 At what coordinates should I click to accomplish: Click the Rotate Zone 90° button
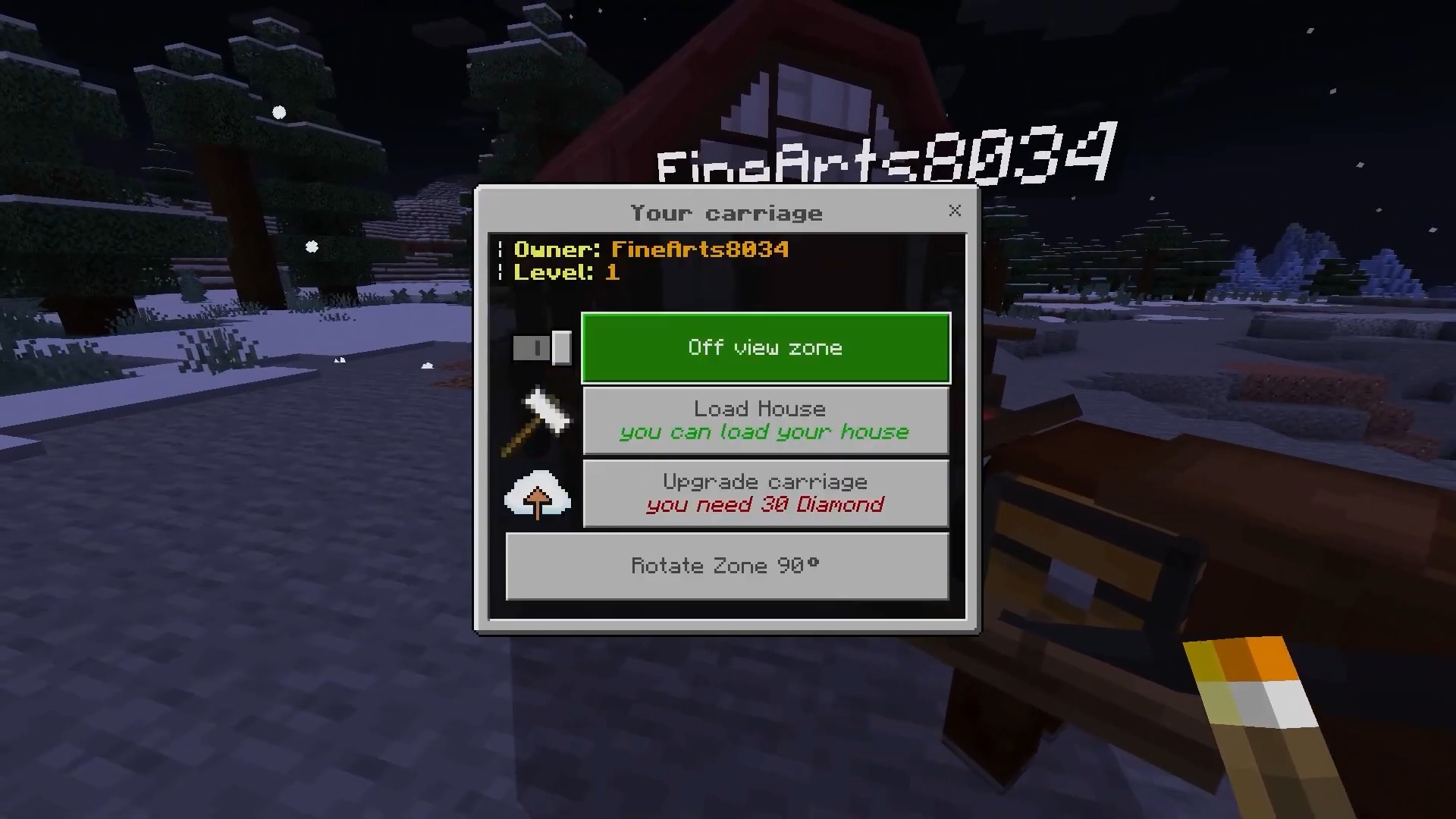click(x=726, y=566)
